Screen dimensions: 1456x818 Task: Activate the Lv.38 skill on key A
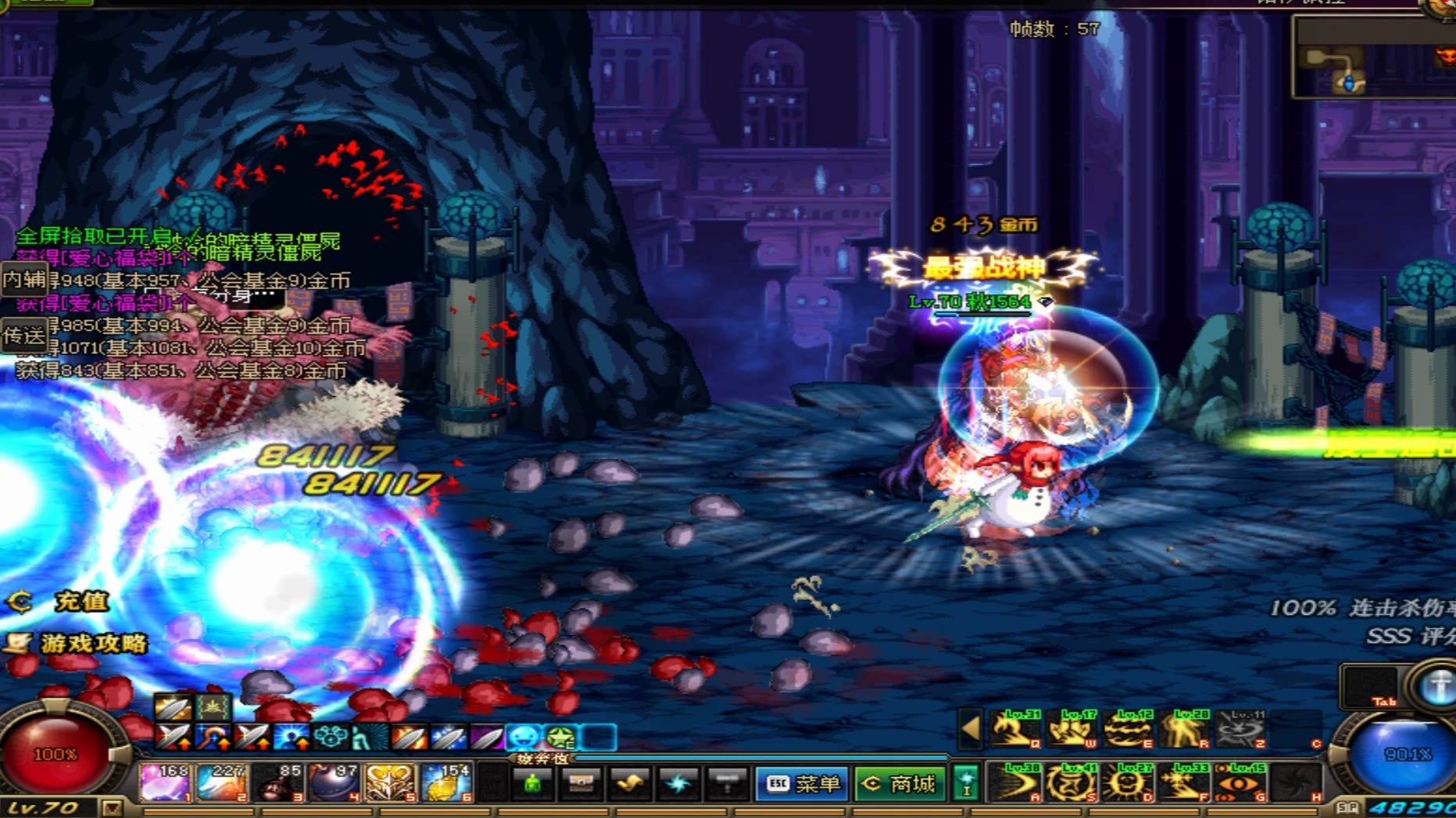1014,782
